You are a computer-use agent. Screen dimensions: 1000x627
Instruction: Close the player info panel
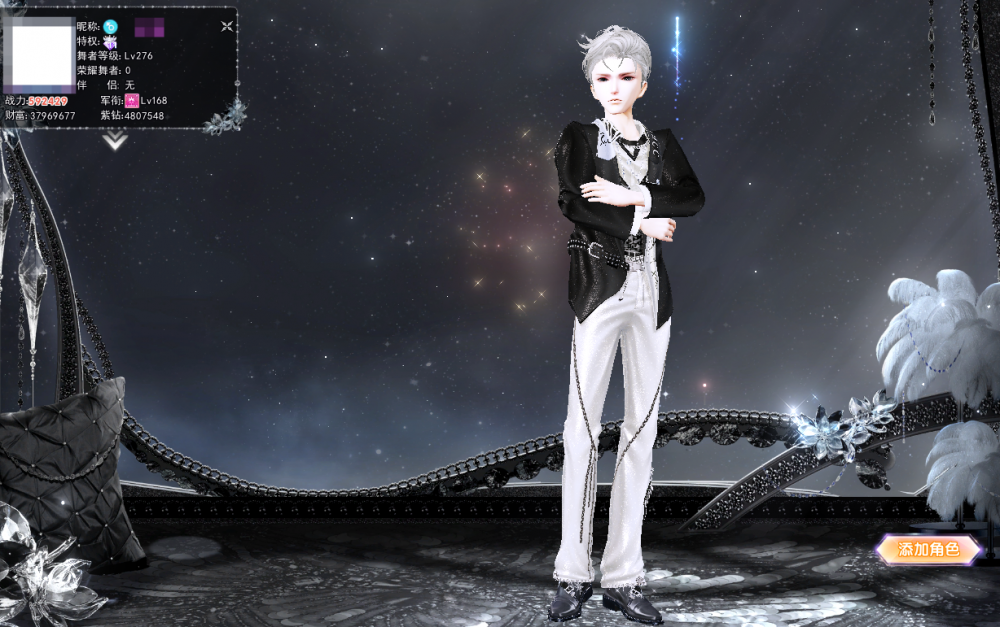(x=227, y=26)
